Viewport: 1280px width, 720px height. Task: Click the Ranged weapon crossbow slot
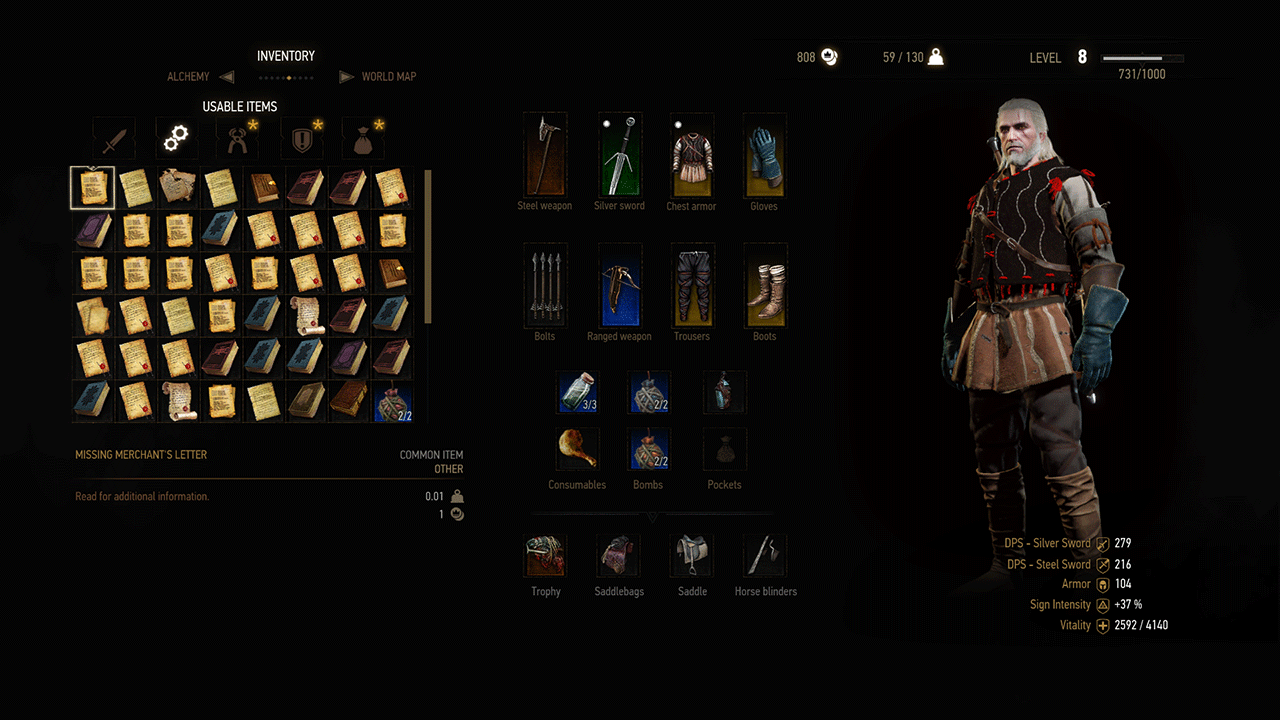point(619,285)
